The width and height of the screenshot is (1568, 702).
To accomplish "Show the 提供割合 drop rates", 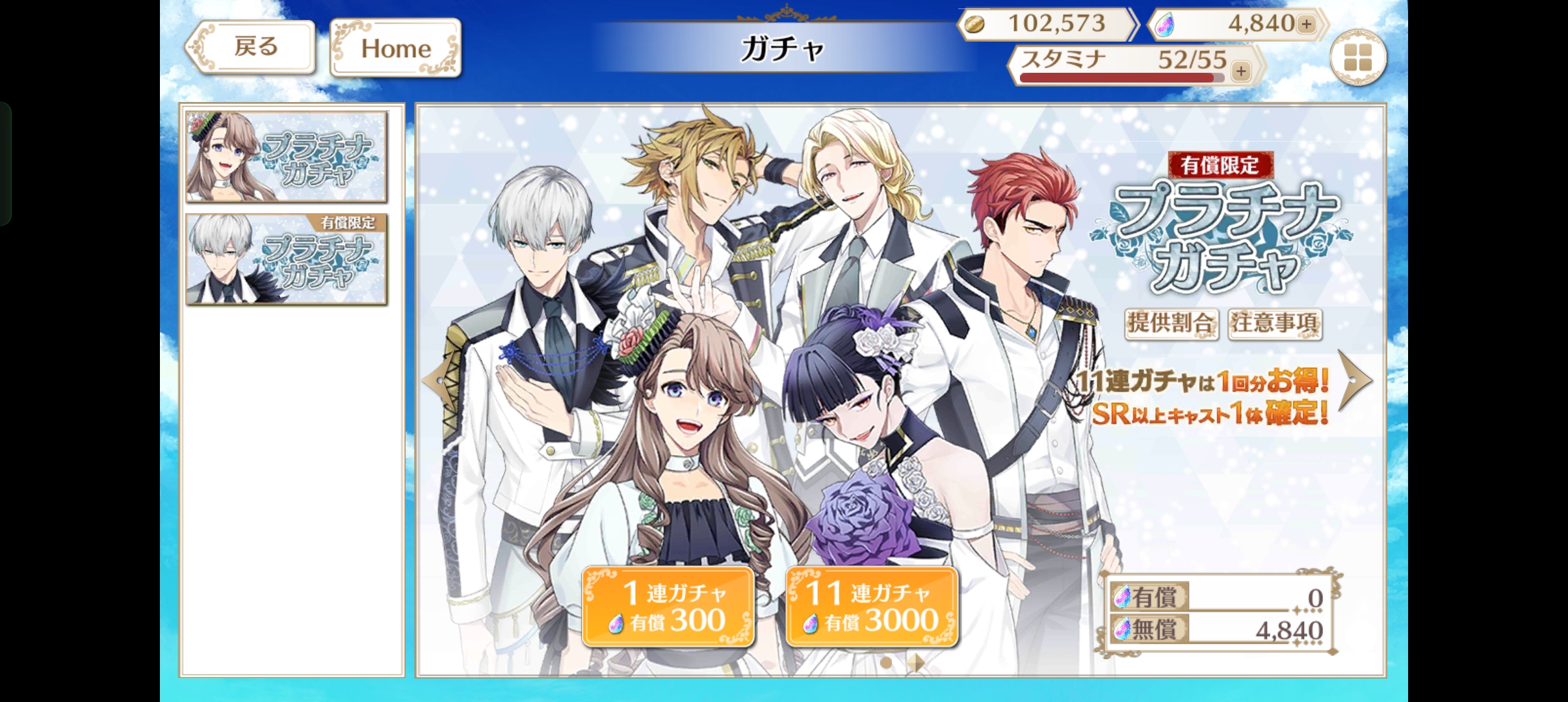I will tap(1171, 323).
